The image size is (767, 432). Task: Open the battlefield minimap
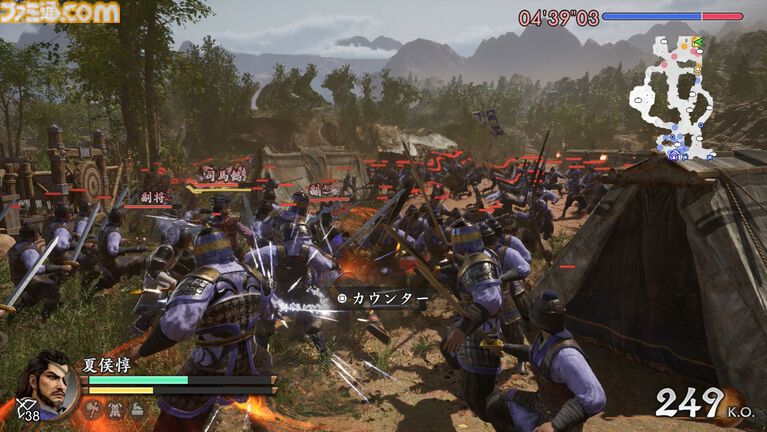coord(672,96)
